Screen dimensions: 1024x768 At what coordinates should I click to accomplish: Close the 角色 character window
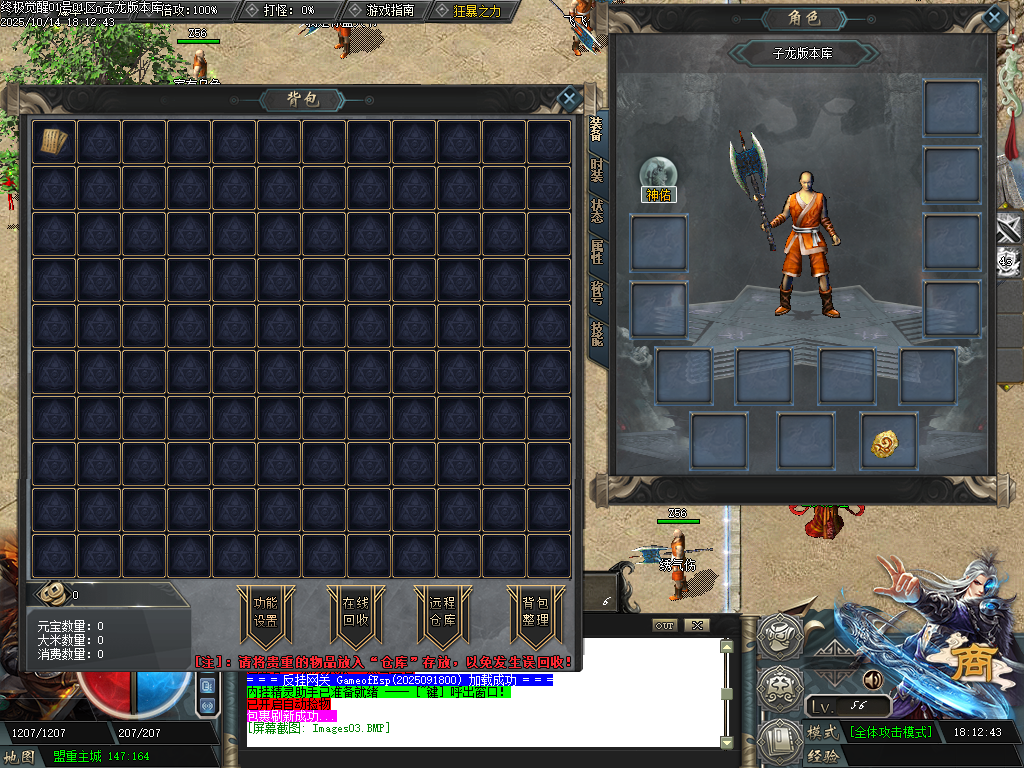993,17
